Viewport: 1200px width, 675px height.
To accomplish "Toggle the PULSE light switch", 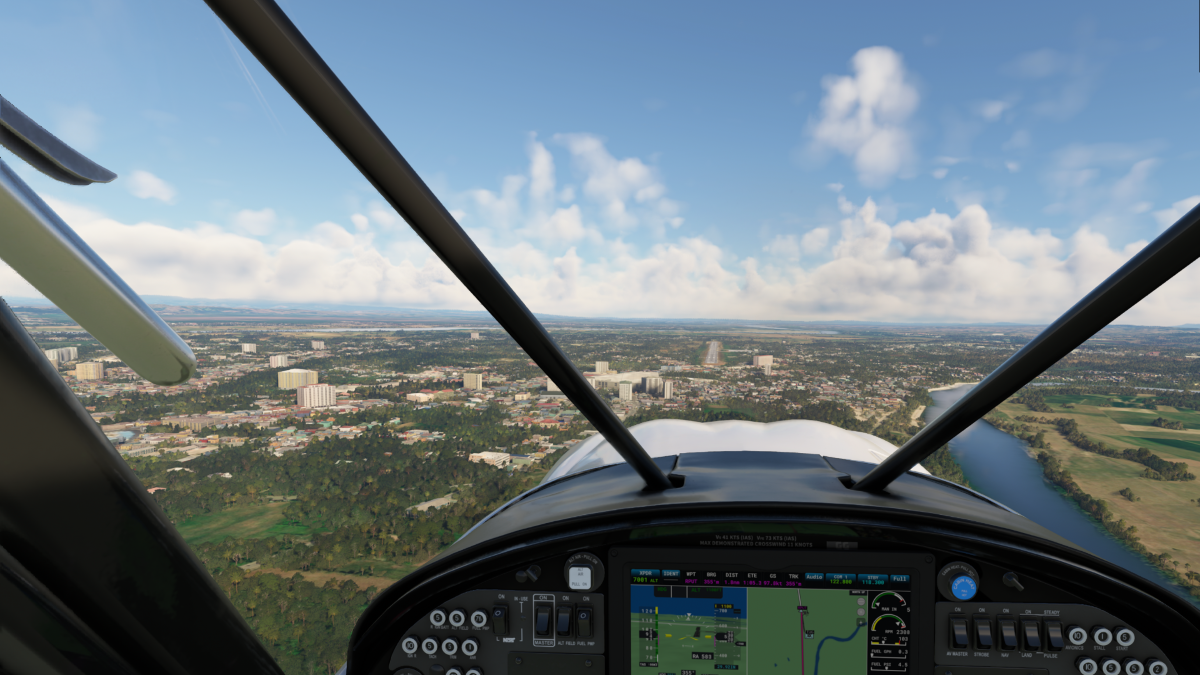I will point(1053,633).
